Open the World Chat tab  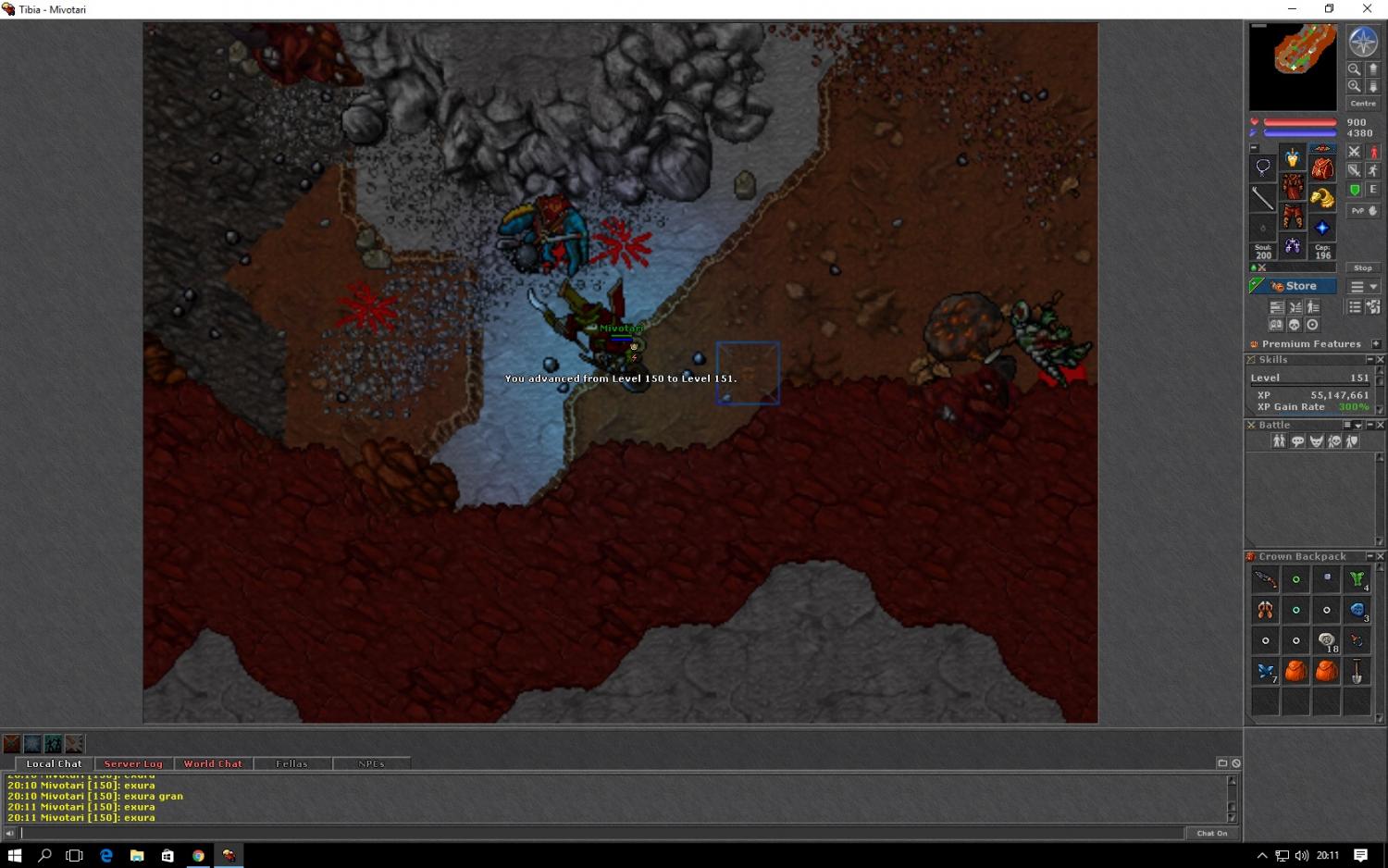pyautogui.click(x=213, y=763)
